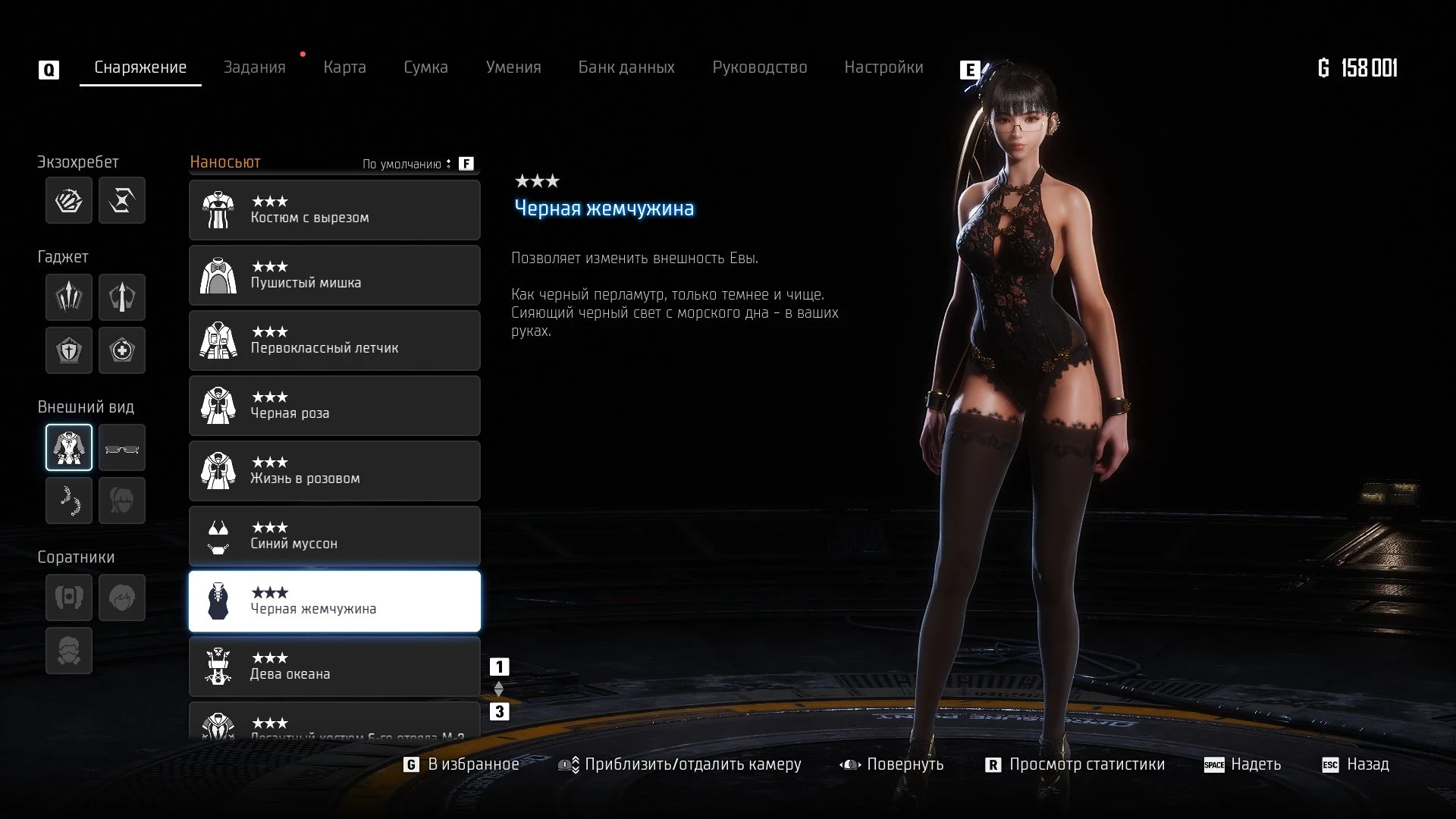Open the По умолчанию sort dropdown

click(407, 164)
